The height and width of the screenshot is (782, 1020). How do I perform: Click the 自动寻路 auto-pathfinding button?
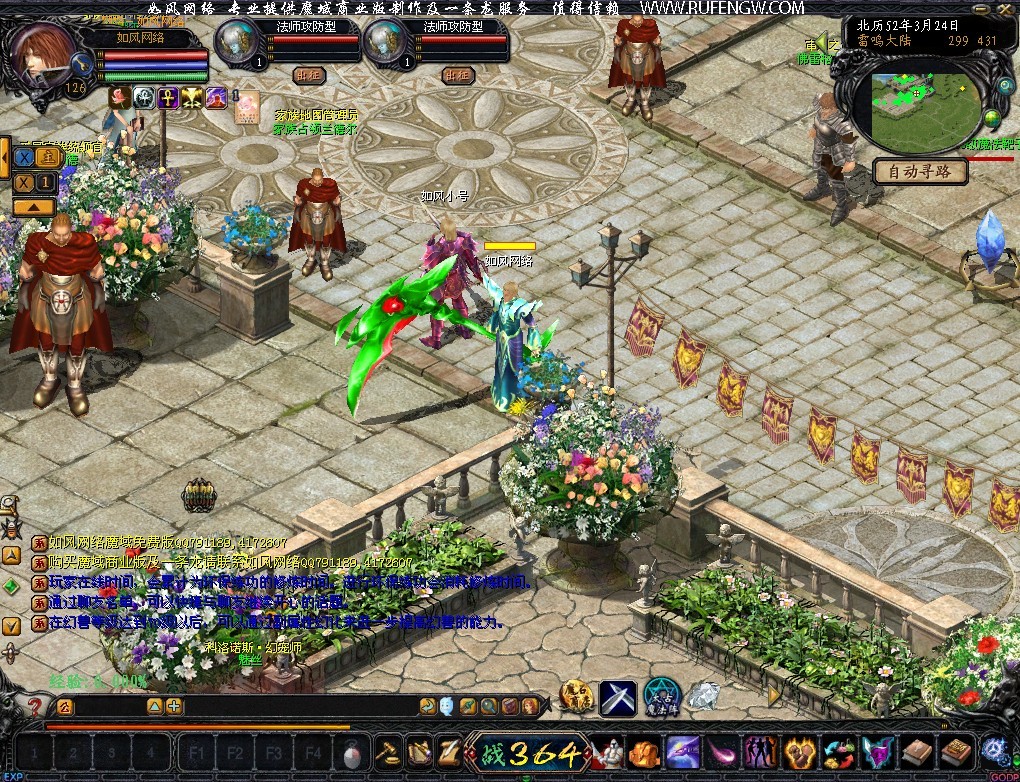pyautogui.click(x=921, y=171)
